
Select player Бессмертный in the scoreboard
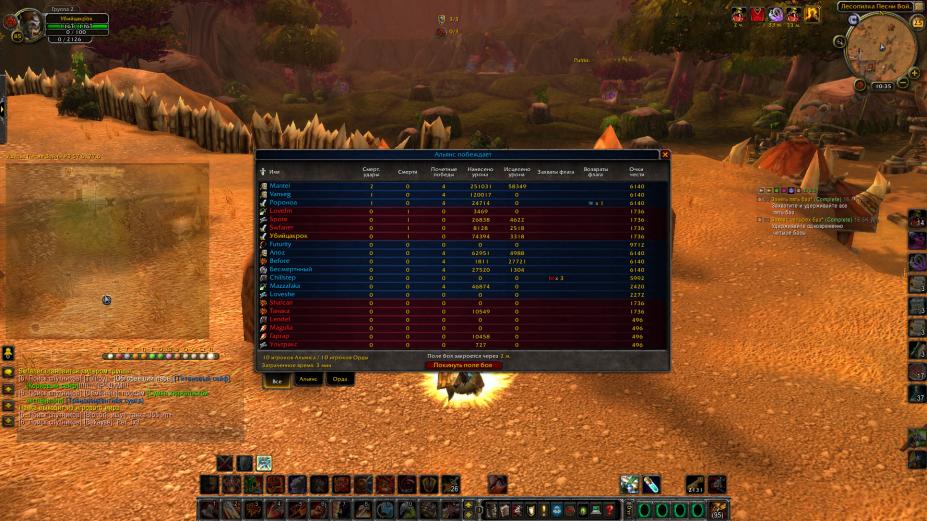[291, 270]
